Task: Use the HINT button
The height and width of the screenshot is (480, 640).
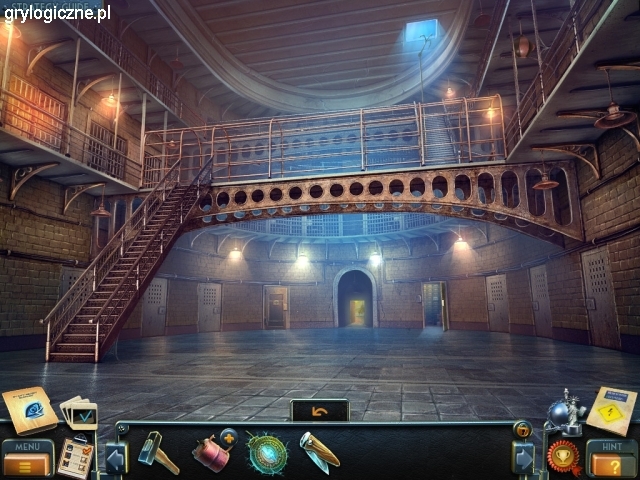Action: pos(611,459)
